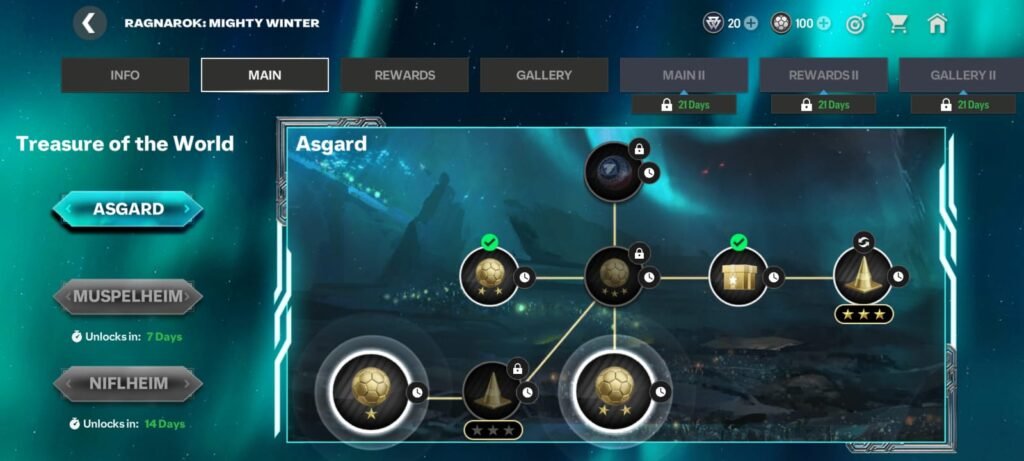This screenshot has height=461, width=1024.
Task: Add more of the 100 ball currency
Action: coord(824,24)
